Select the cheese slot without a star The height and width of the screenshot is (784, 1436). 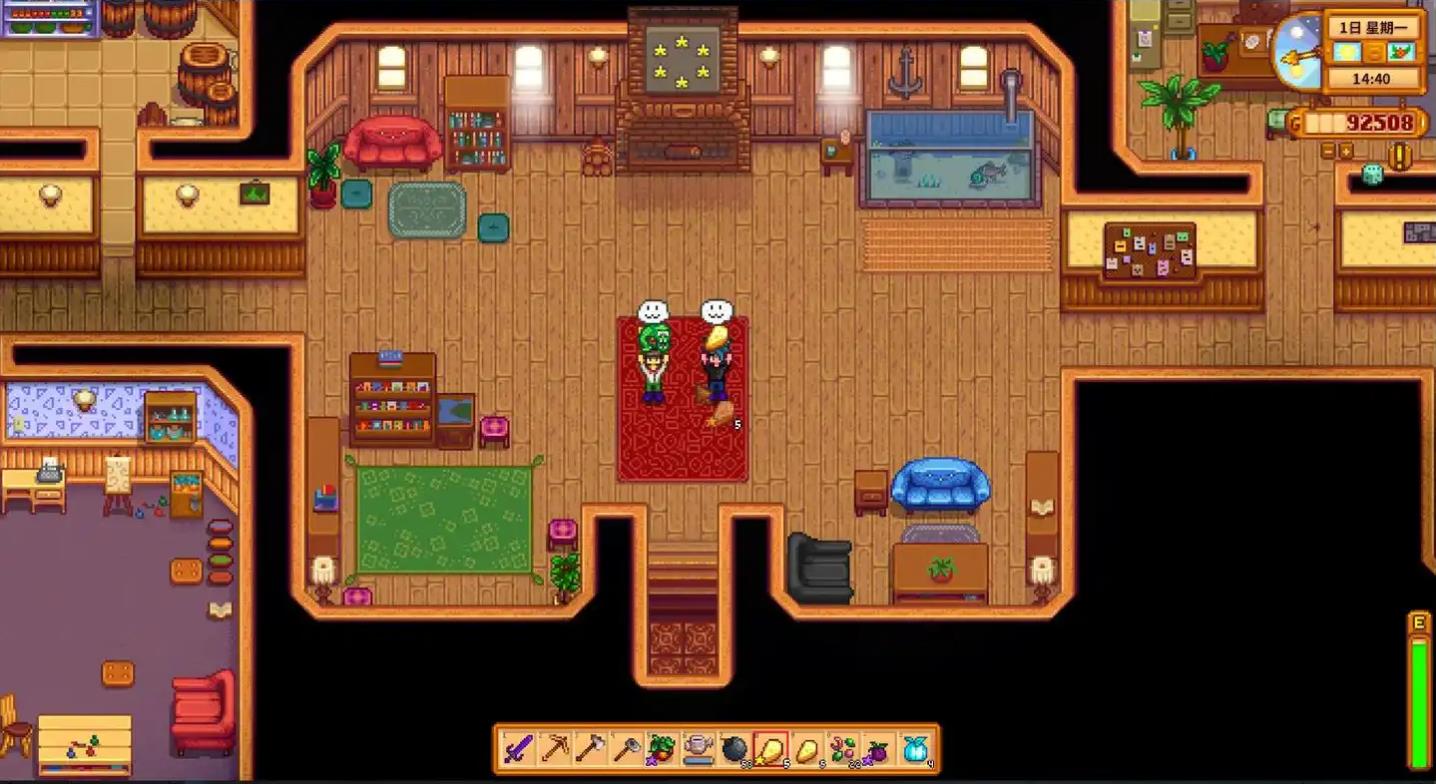(806, 748)
